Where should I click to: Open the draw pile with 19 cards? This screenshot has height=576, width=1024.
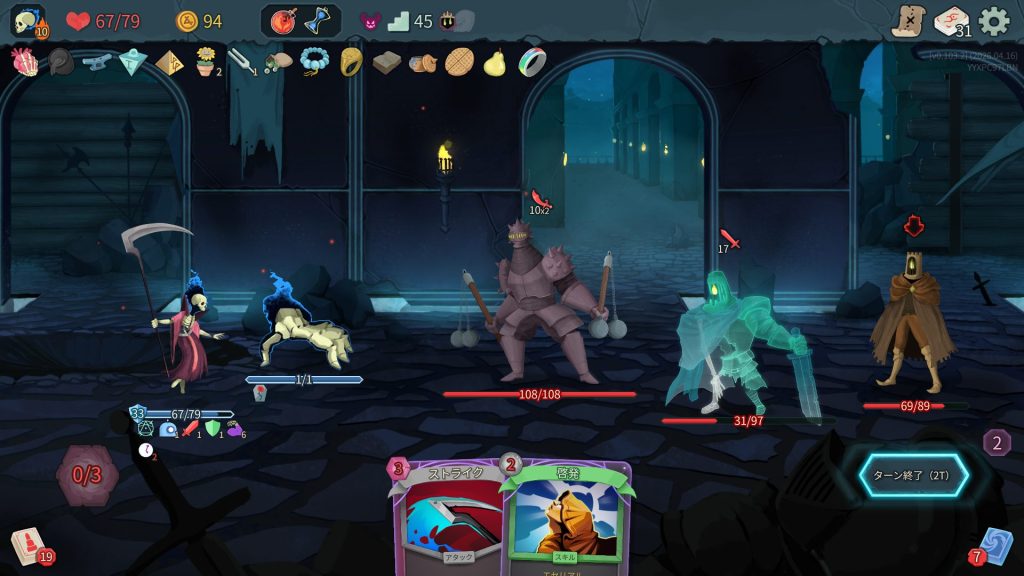pyautogui.click(x=28, y=546)
